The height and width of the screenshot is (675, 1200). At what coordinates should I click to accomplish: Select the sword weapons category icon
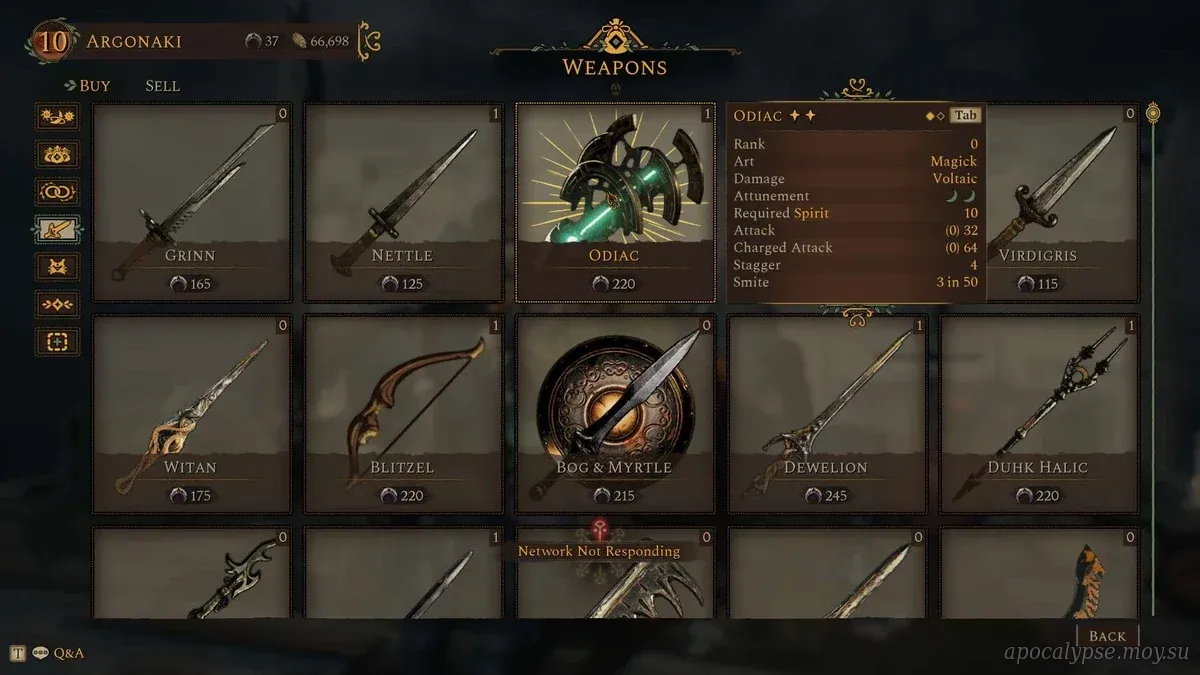57,230
